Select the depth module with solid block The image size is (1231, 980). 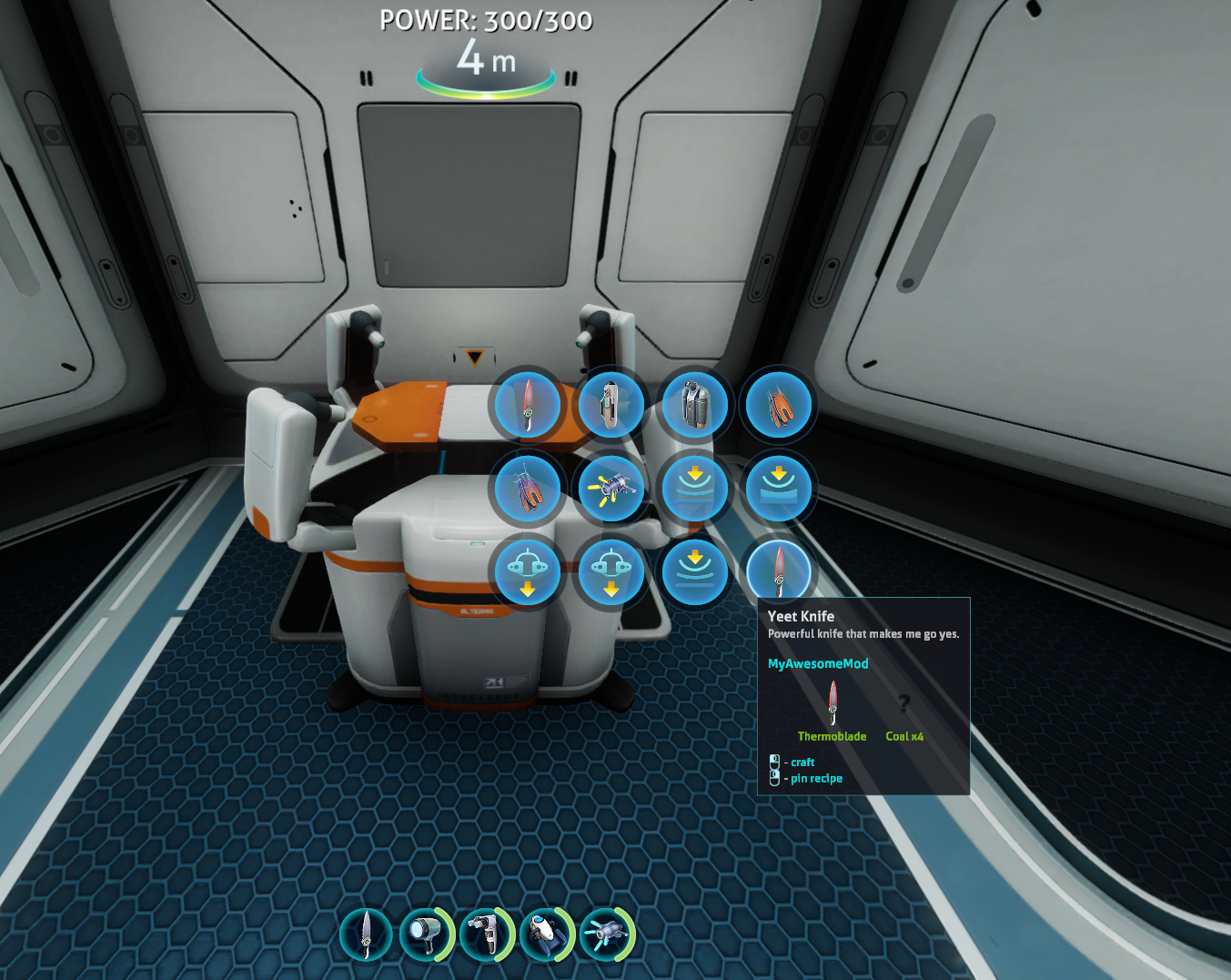click(x=778, y=489)
